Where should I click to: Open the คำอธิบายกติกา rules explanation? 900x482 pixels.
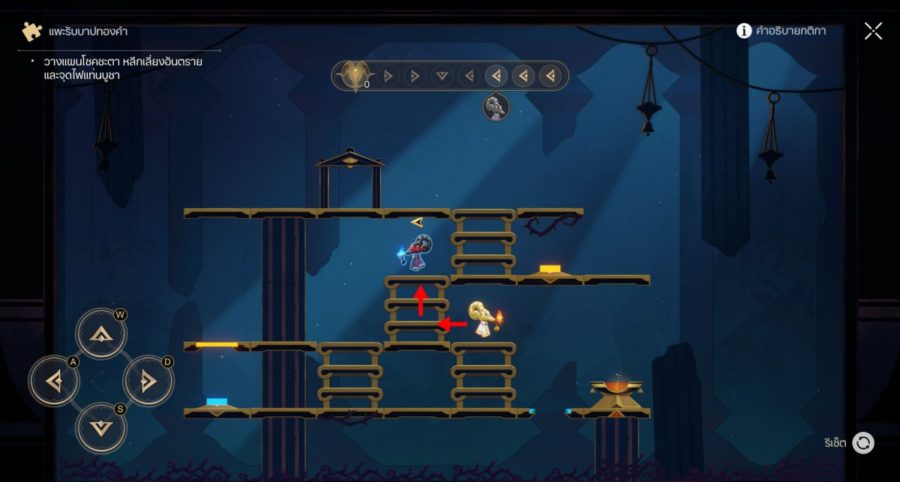(781, 31)
